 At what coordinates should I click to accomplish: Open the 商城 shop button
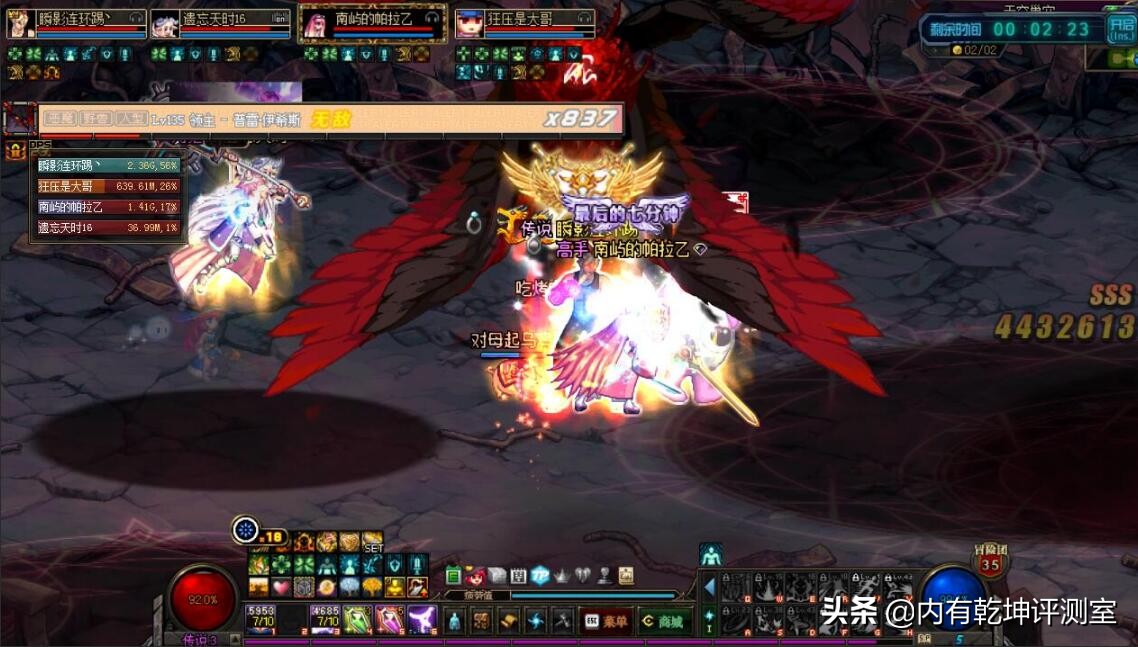[x=665, y=621]
